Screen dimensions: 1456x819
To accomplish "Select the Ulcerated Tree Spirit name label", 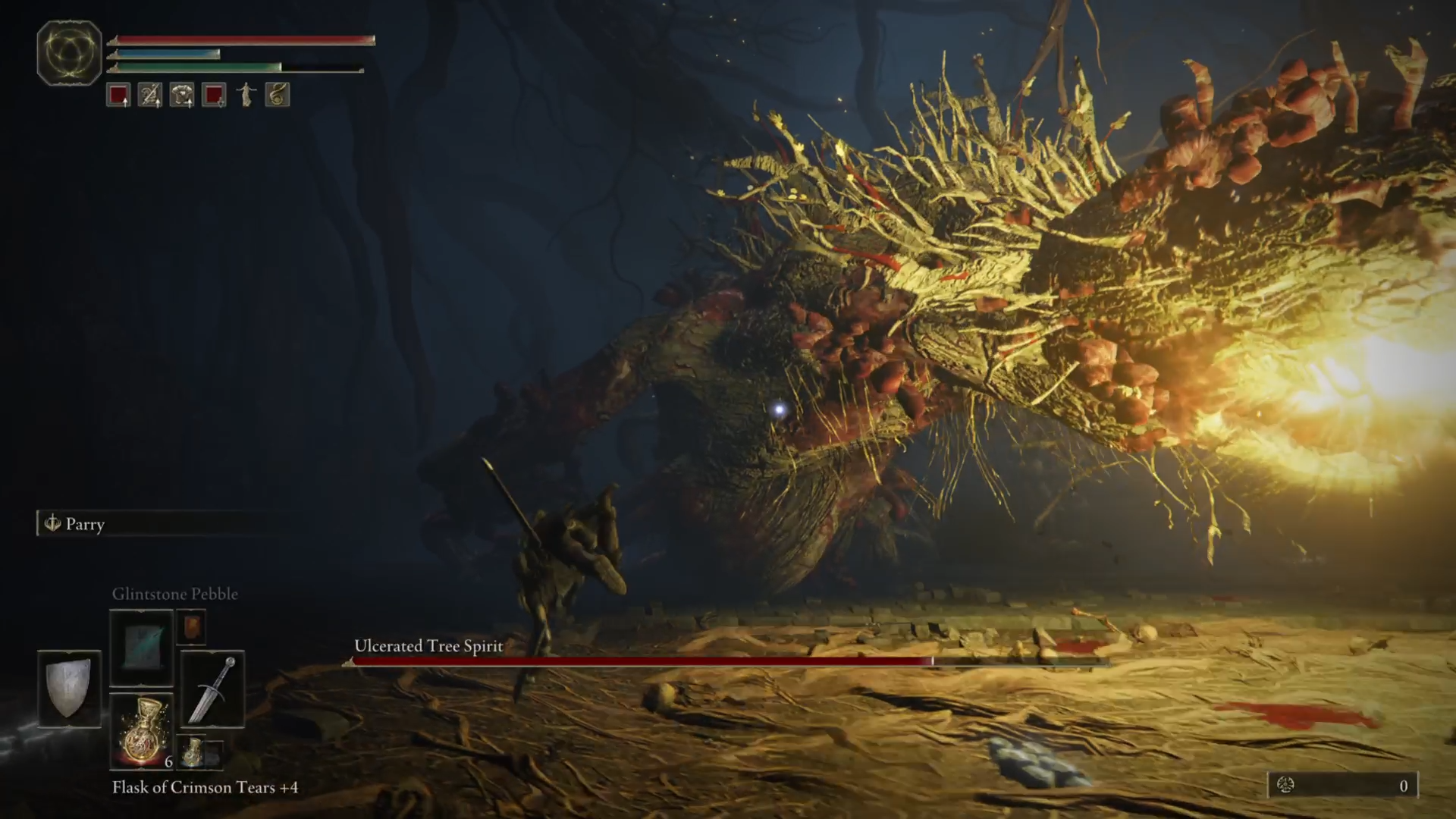I will click(427, 646).
